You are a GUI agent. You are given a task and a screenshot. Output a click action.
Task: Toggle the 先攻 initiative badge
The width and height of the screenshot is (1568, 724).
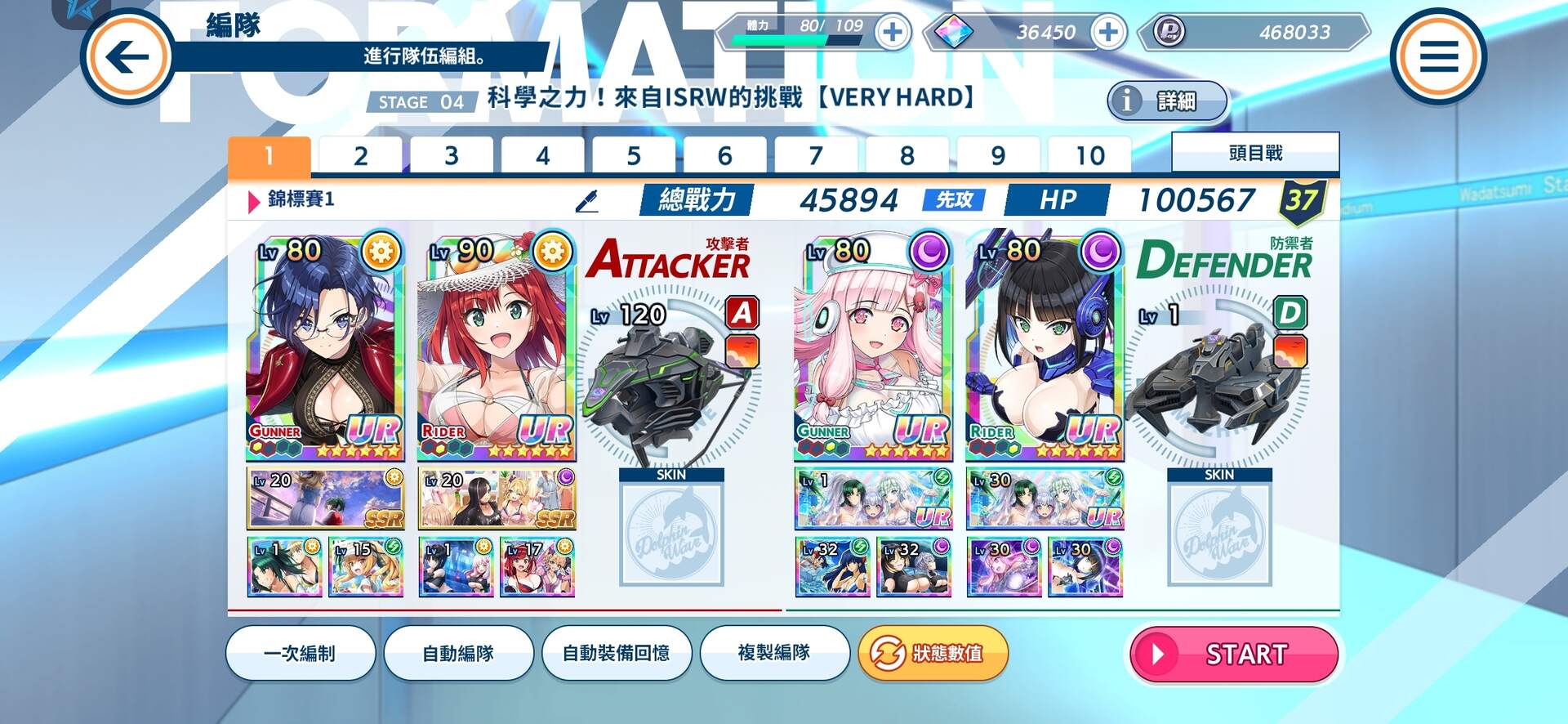point(954,199)
